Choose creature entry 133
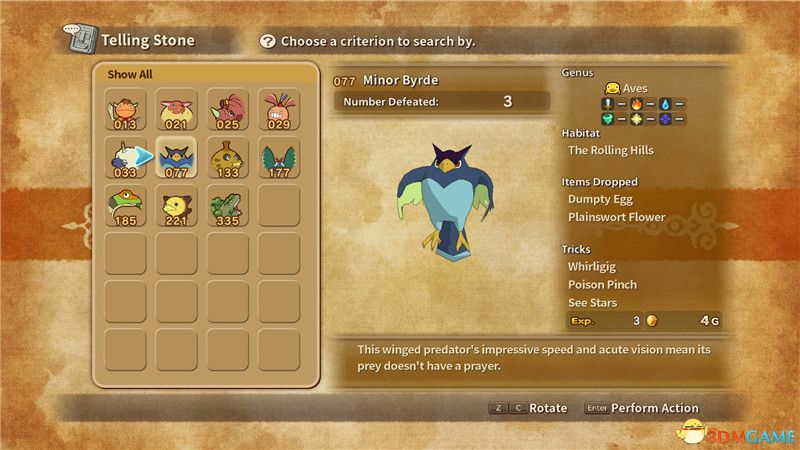Screen dimensions: 800x450 click(x=228, y=158)
